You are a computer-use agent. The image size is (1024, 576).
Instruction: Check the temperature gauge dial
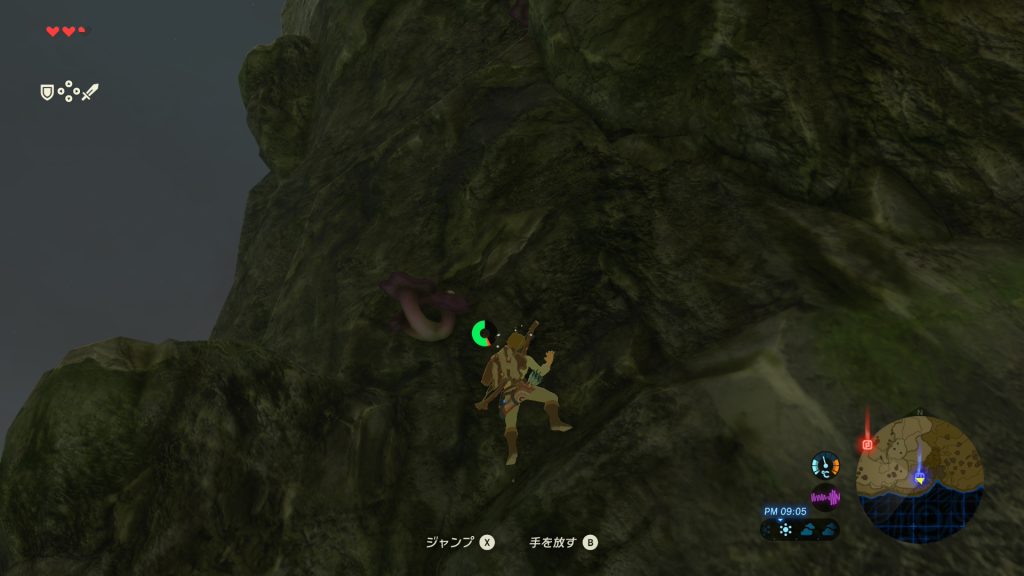pos(825,465)
